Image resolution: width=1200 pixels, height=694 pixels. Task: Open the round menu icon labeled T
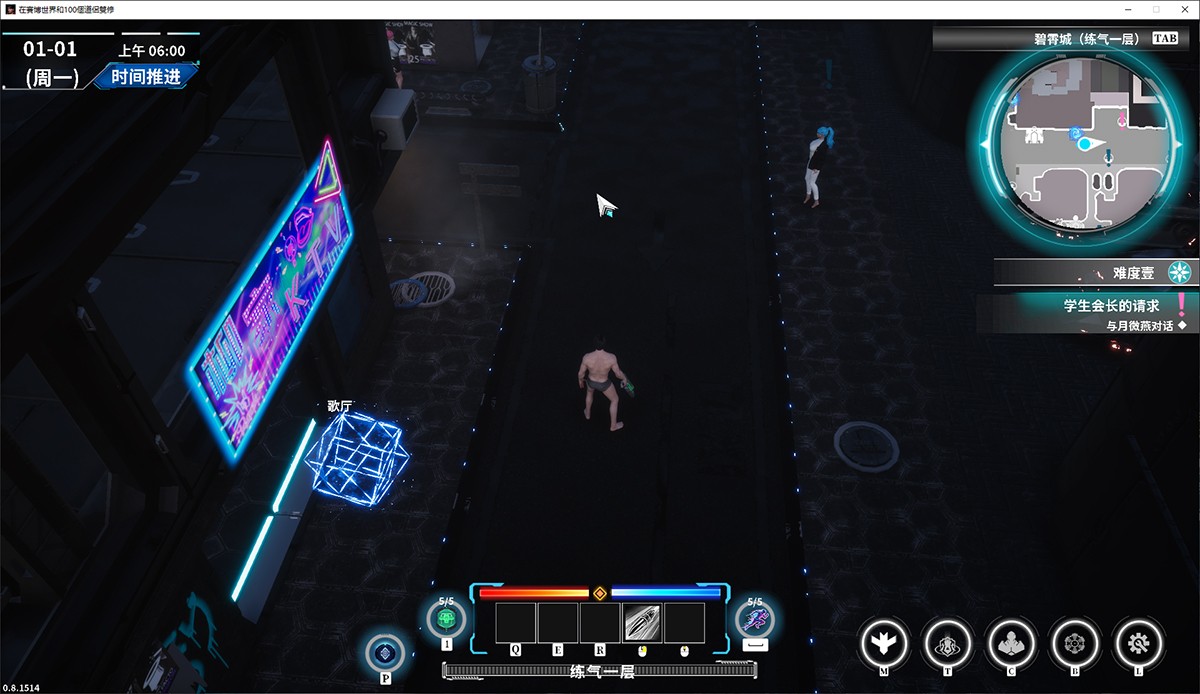coord(947,642)
